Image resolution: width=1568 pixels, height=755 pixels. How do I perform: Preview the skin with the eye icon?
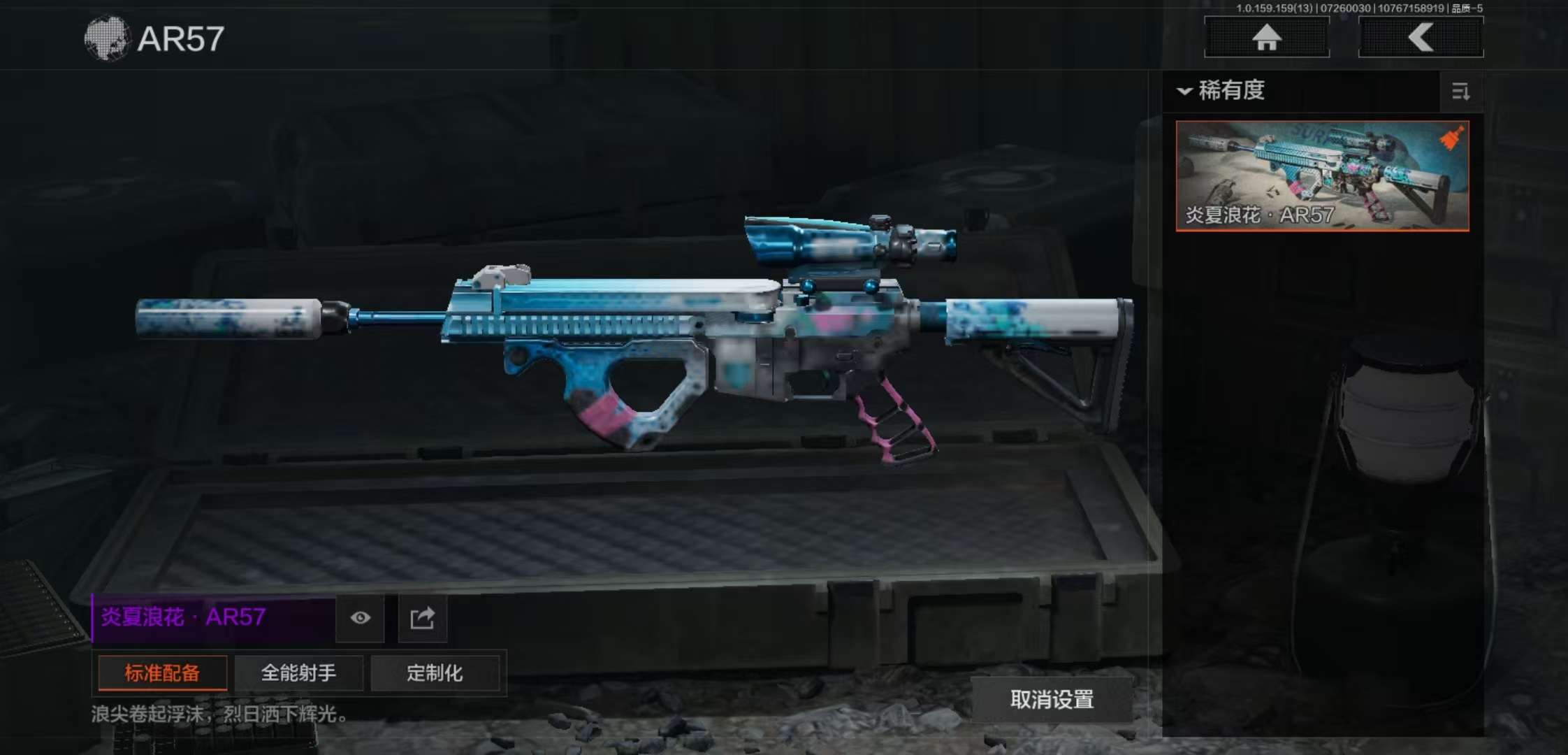point(360,618)
